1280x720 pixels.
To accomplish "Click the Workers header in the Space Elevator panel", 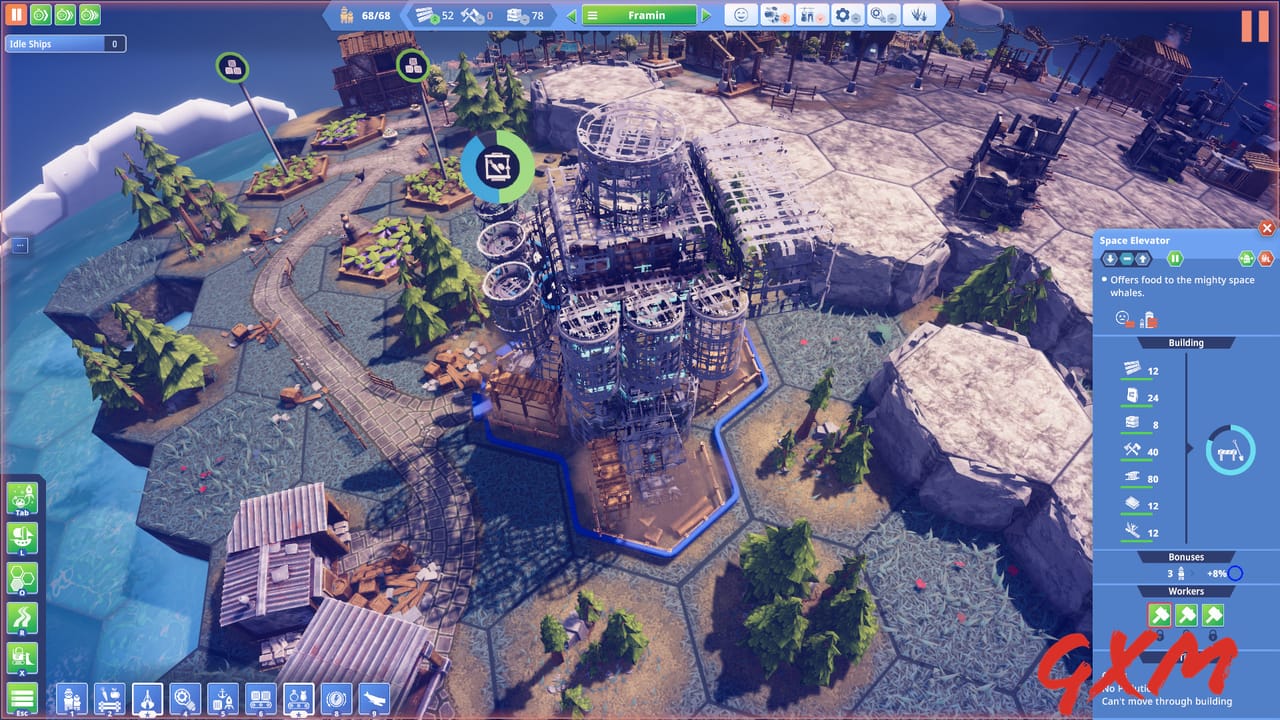I will click(1186, 591).
